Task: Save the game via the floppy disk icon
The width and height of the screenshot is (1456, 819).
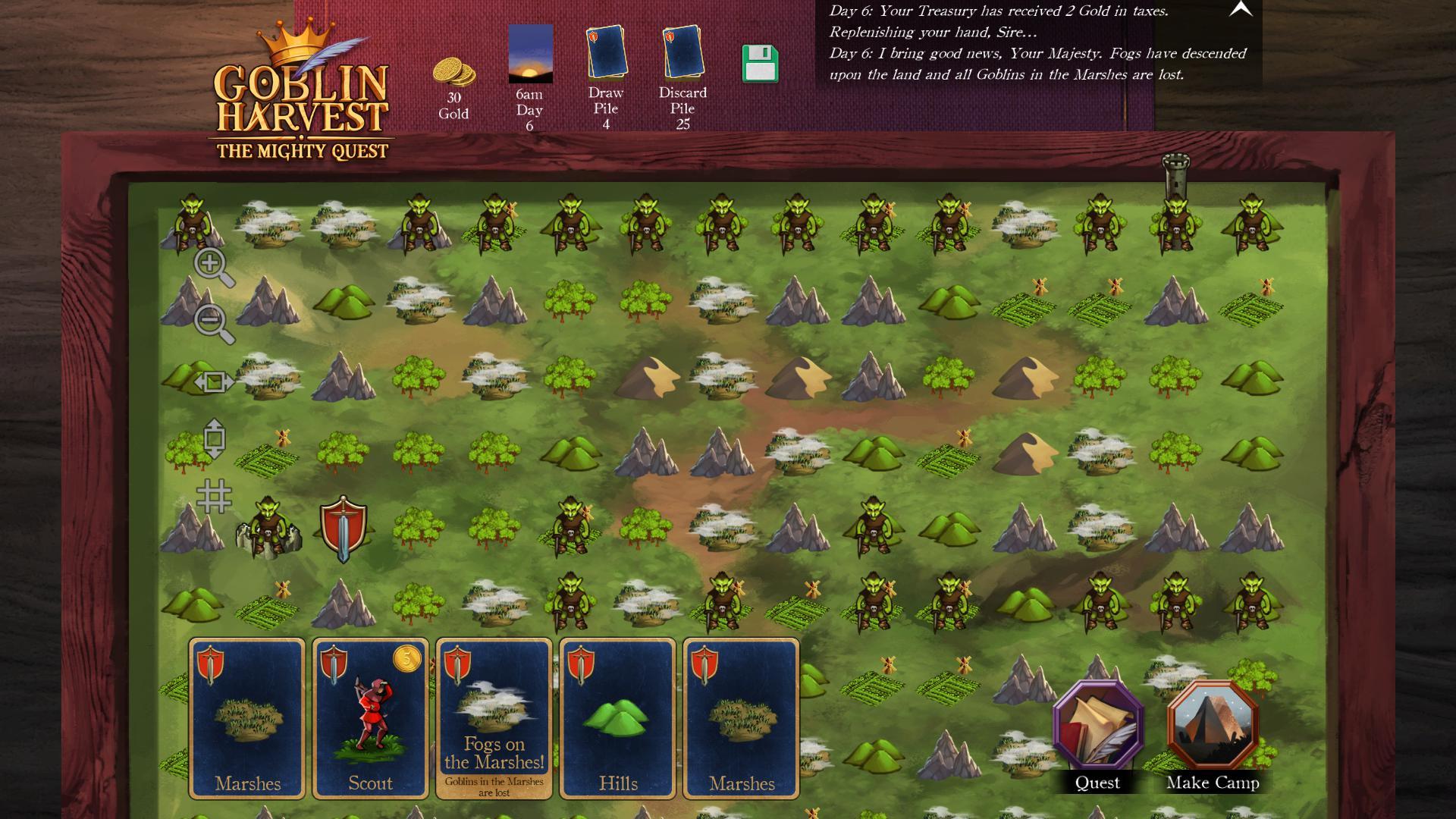Action: pyautogui.click(x=761, y=64)
